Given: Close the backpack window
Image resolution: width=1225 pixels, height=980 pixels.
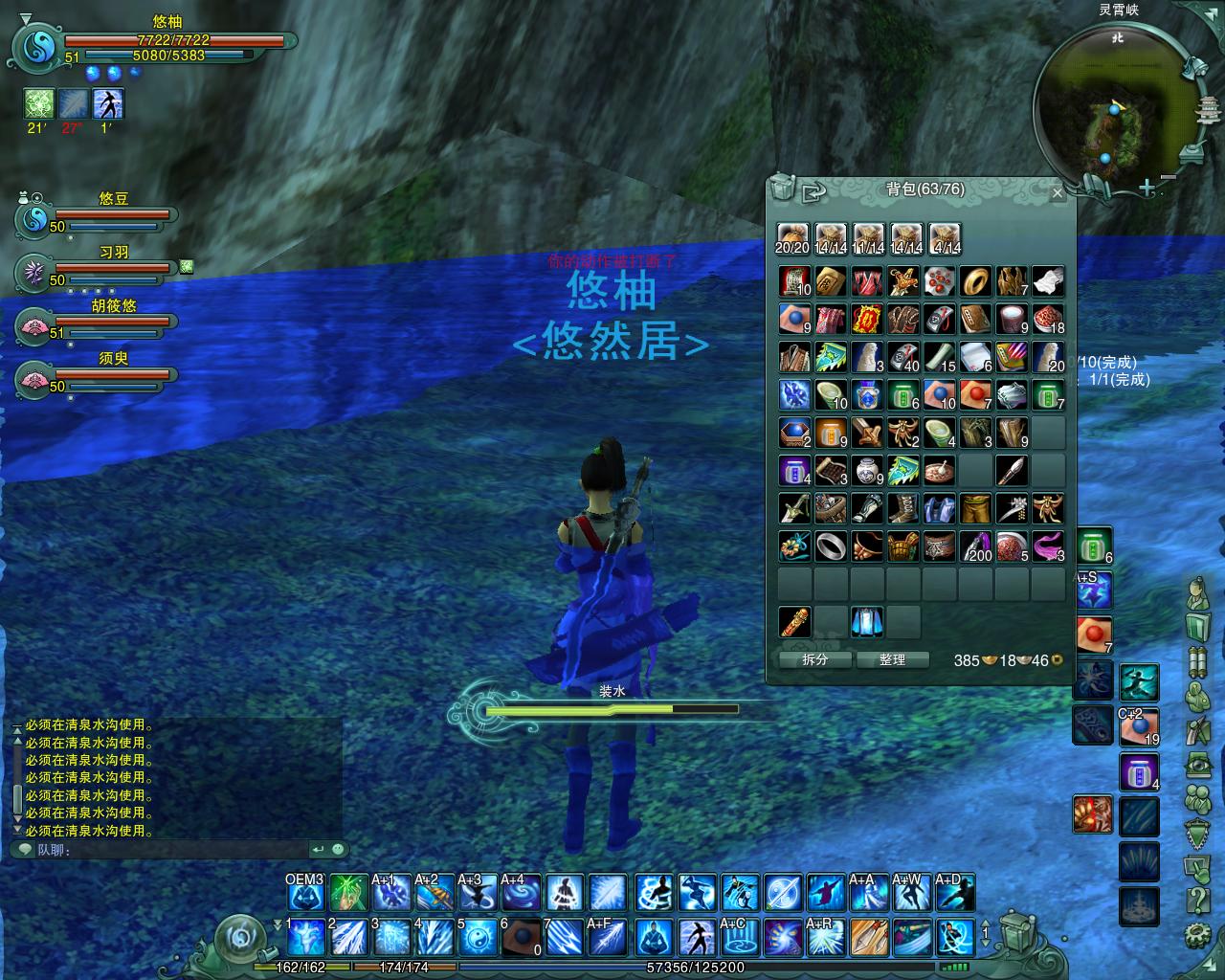Looking at the screenshot, I should (1057, 193).
